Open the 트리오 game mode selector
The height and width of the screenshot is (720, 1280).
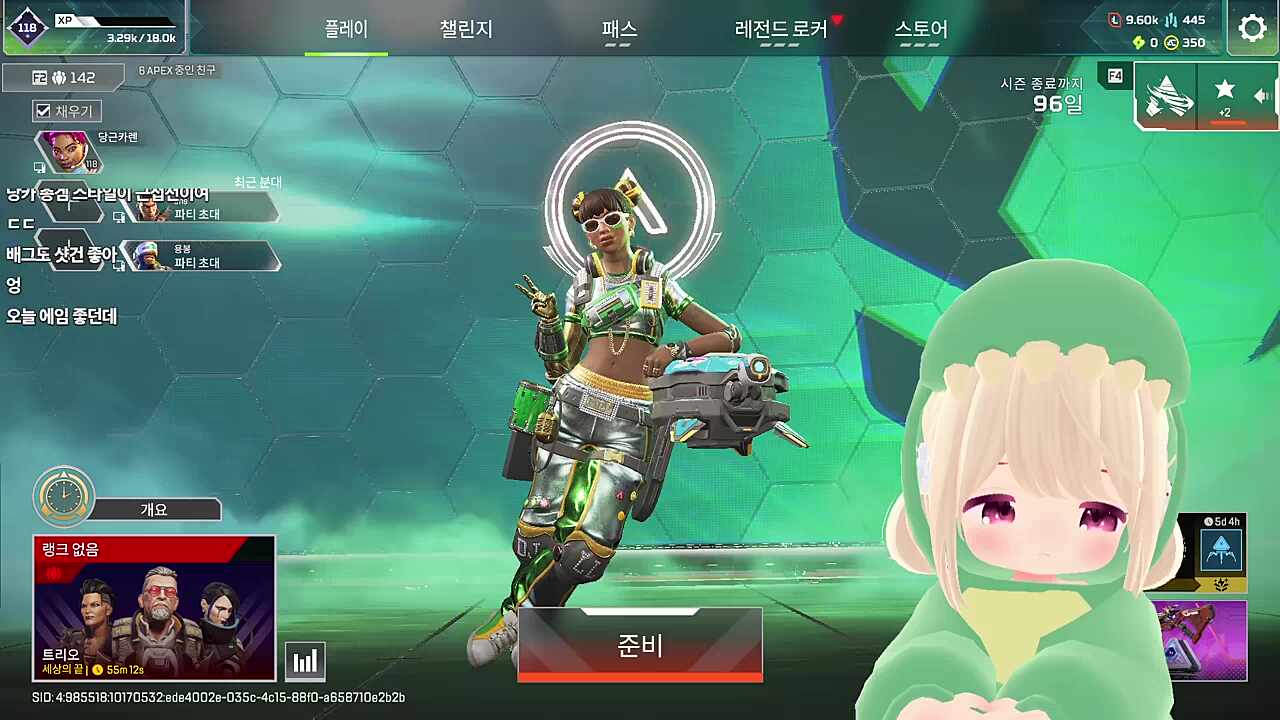pos(153,607)
